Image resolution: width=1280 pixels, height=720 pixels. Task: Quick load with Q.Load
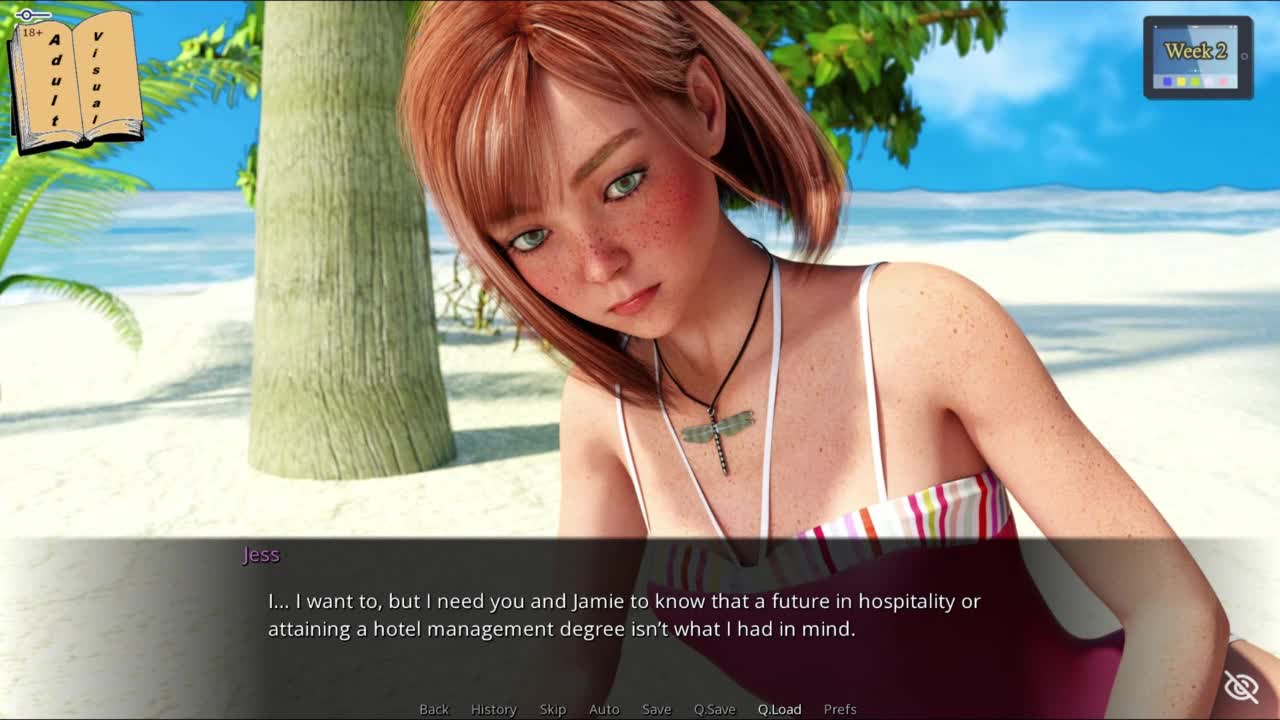tap(779, 709)
